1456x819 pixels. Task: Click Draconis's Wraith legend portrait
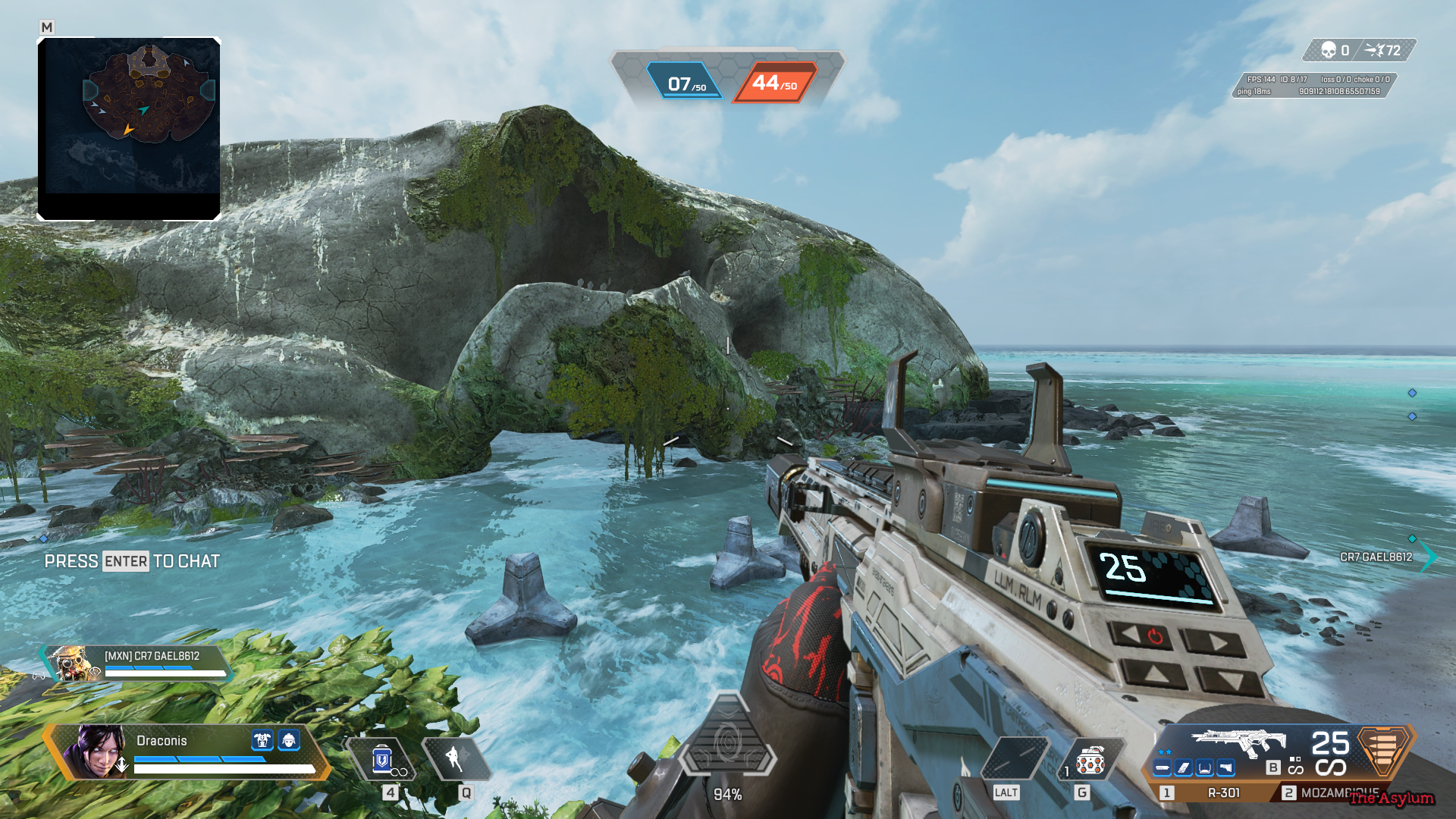96,751
